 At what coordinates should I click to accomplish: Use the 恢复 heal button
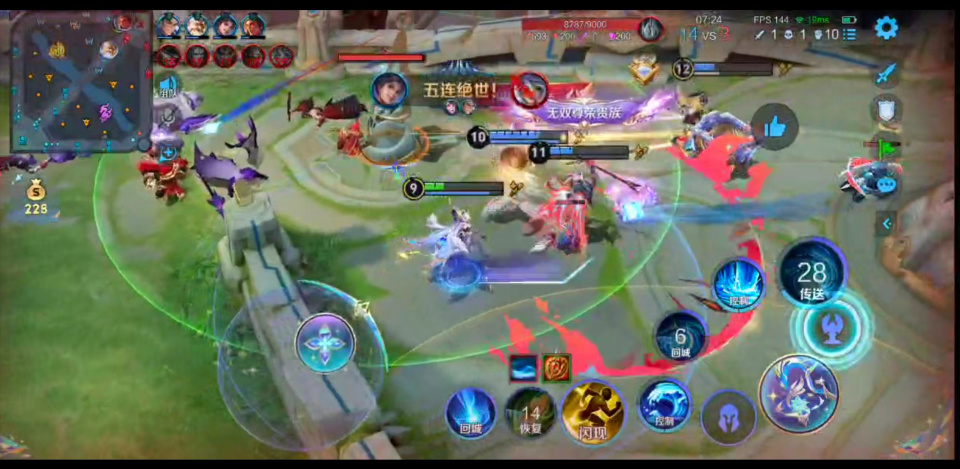point(530,414)
